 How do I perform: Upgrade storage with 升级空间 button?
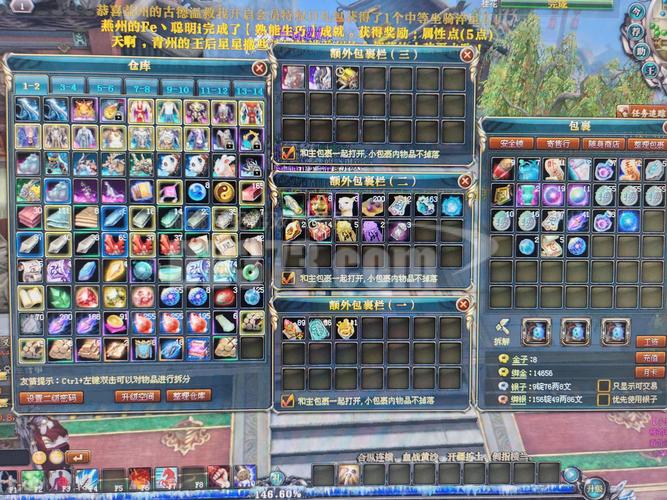coord(139,397)
